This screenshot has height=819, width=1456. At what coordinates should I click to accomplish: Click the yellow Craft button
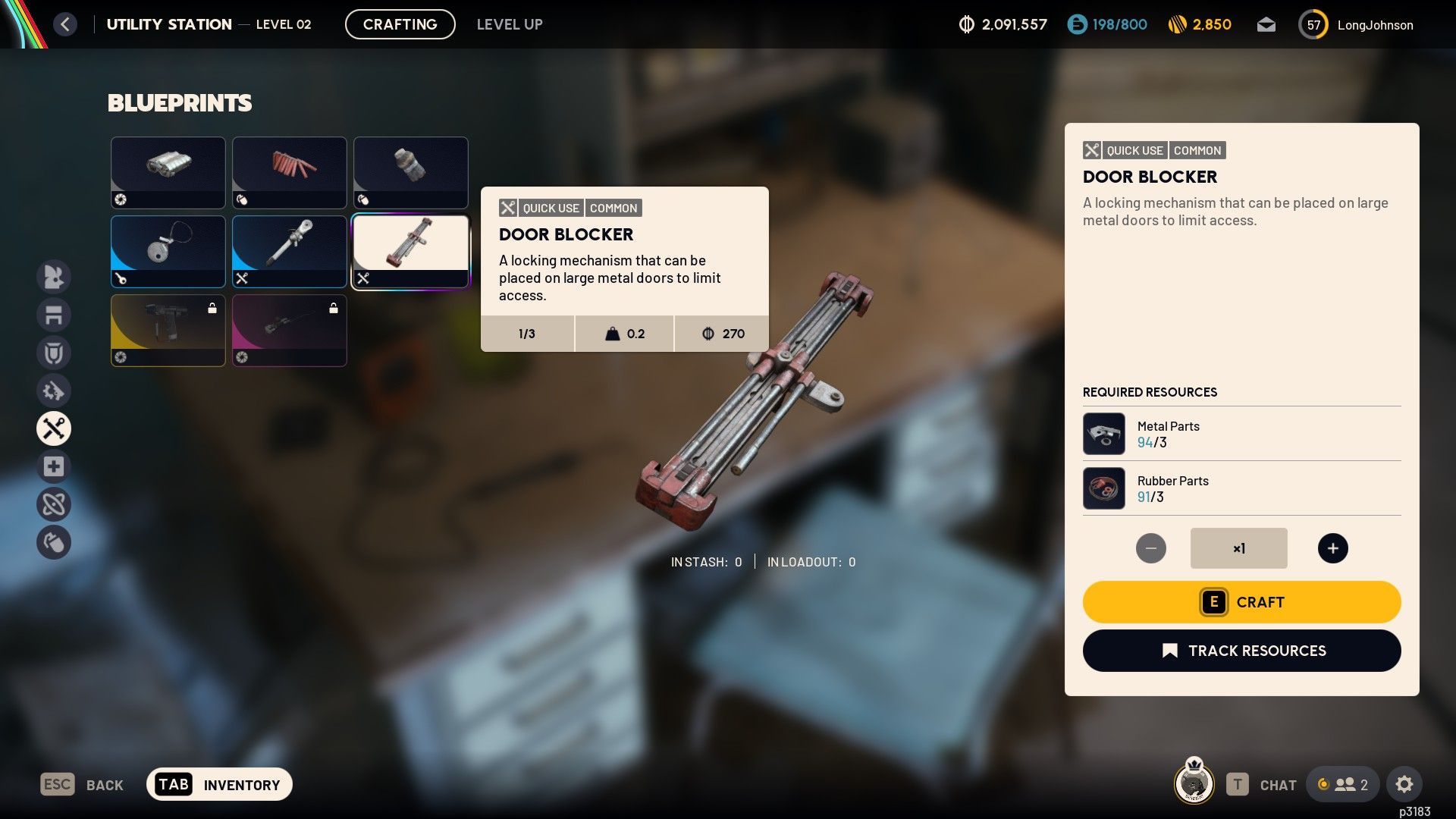[1241, 602]
